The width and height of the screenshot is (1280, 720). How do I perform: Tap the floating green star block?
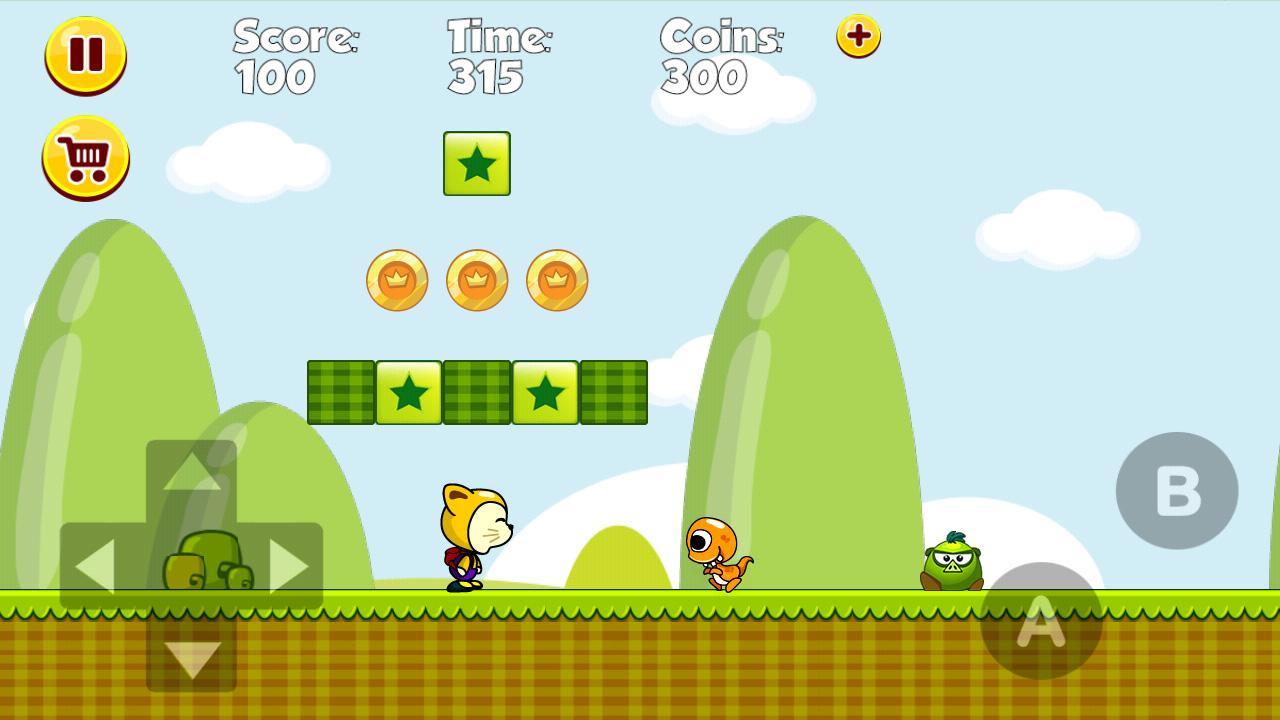point(477,164)
